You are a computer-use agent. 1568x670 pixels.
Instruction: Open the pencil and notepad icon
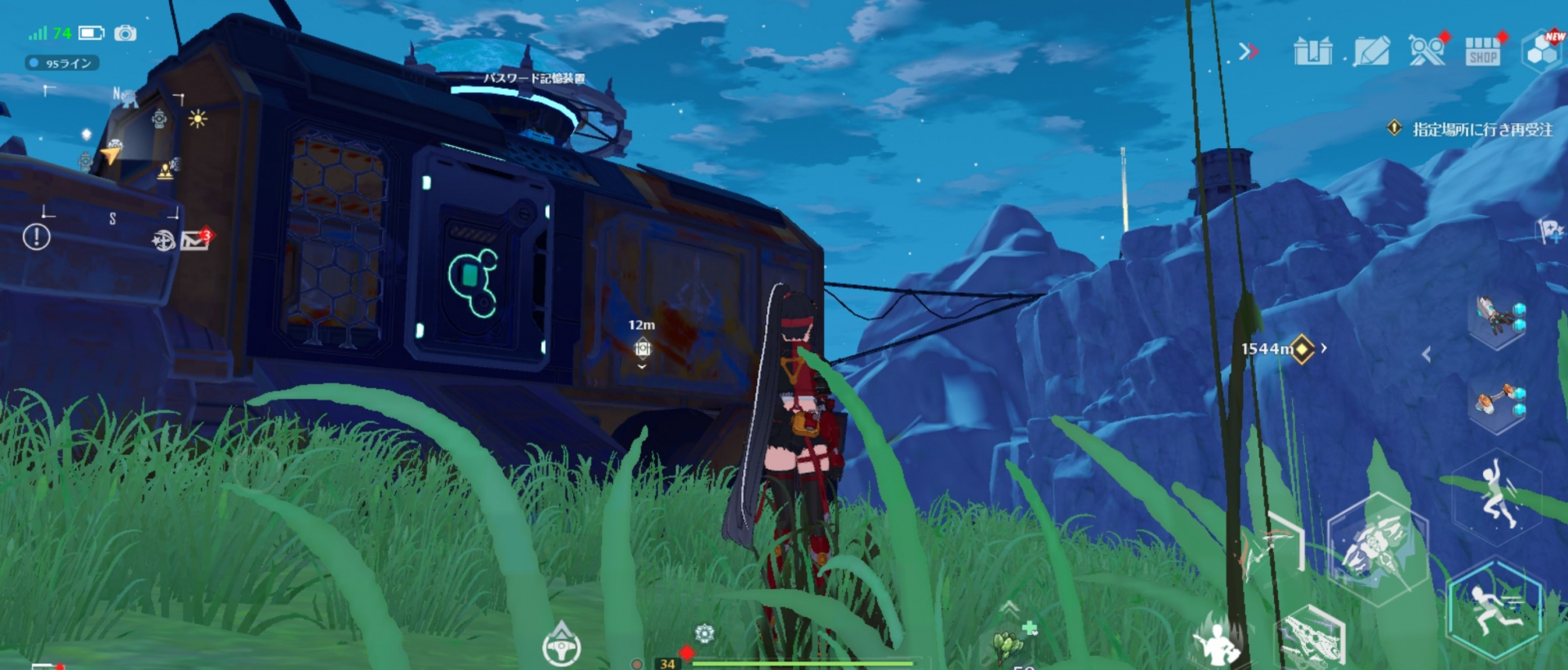coord(1371,51)
